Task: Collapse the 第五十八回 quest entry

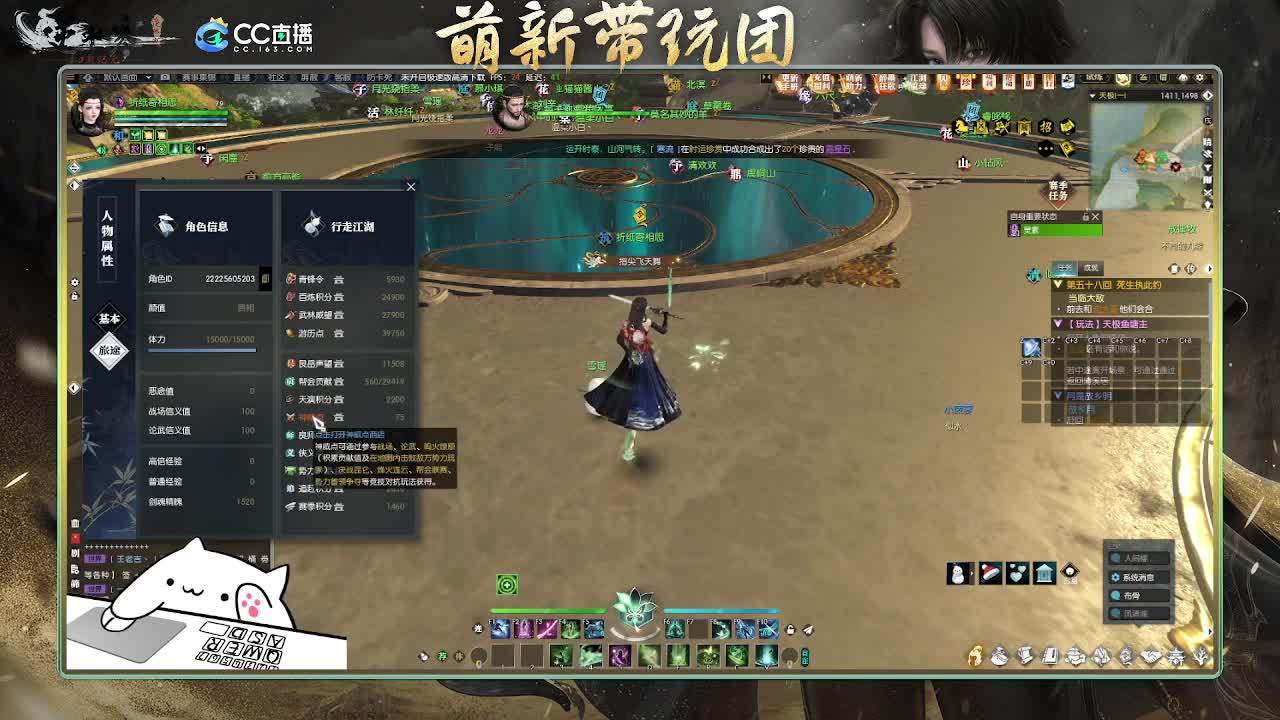Action: click(1058, 285)
